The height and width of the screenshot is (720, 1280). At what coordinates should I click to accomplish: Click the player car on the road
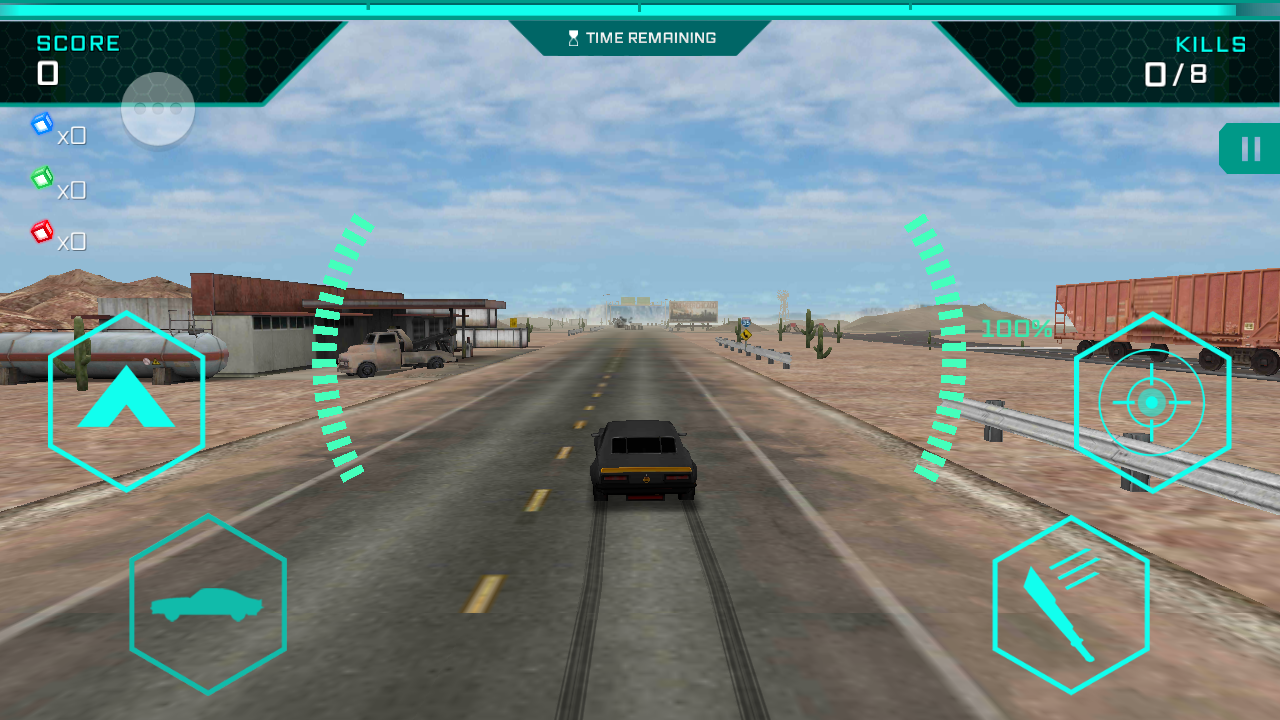641,460
